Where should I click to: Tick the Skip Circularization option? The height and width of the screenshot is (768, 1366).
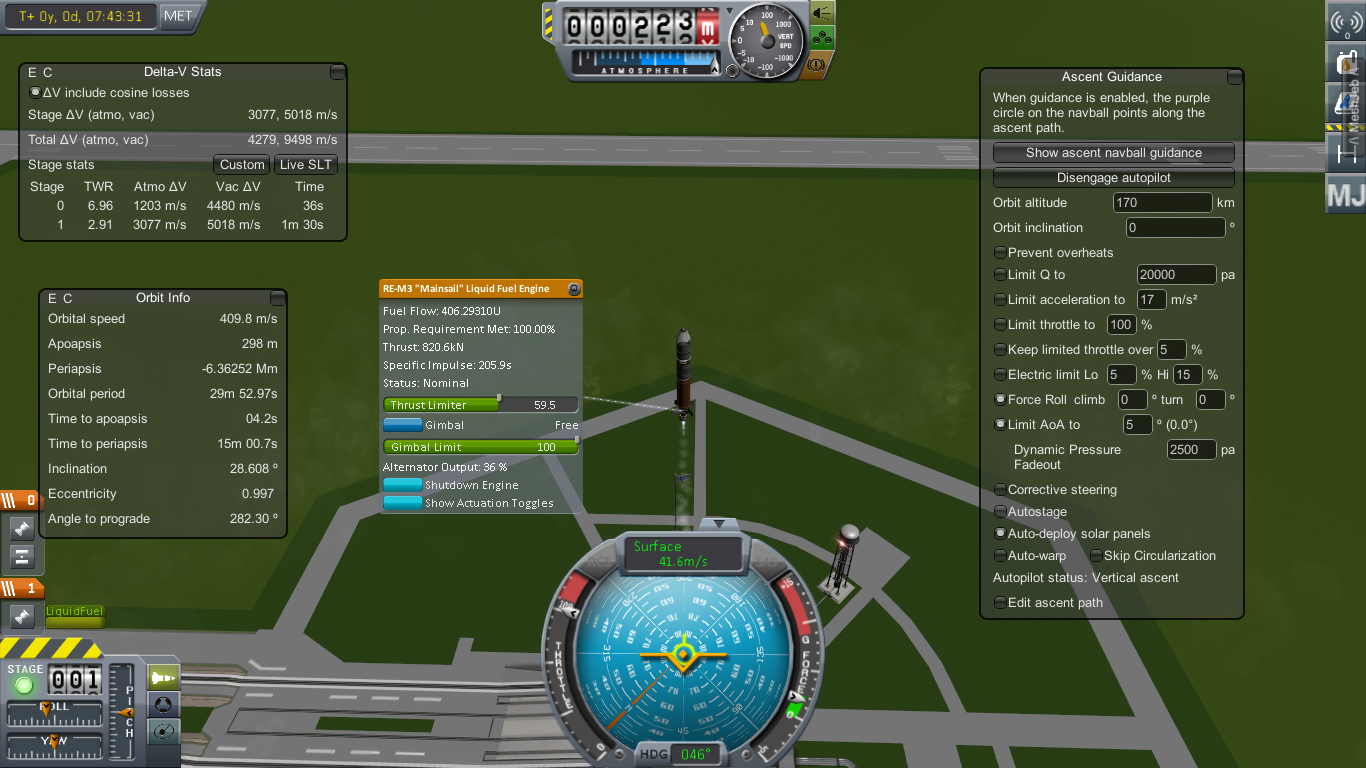[x=1096, y=556]
